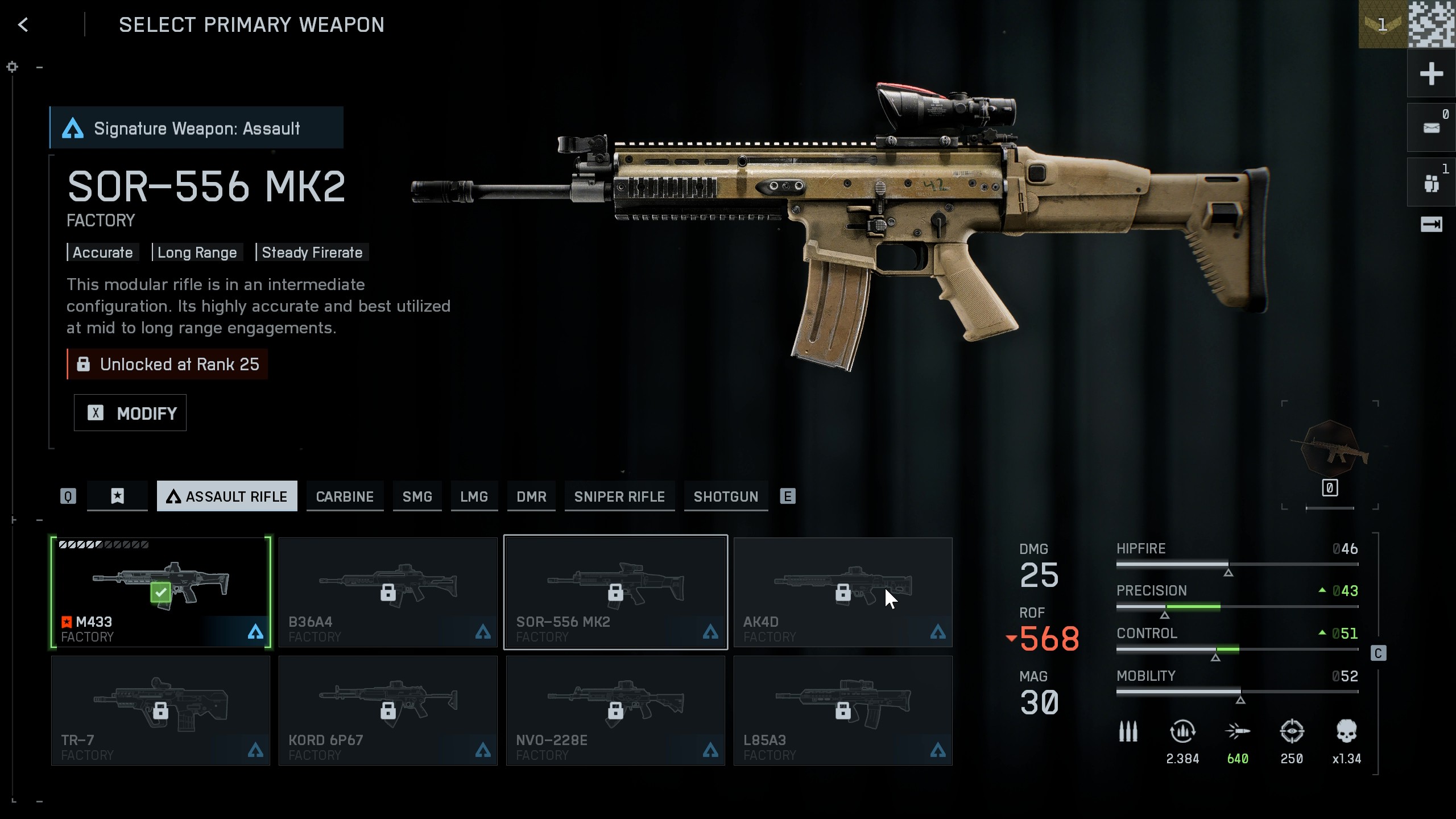The height and width of the screenshot is (819, 1456).
Task: Select the Shotgun category tab
Action: click(x=726, y=496)
